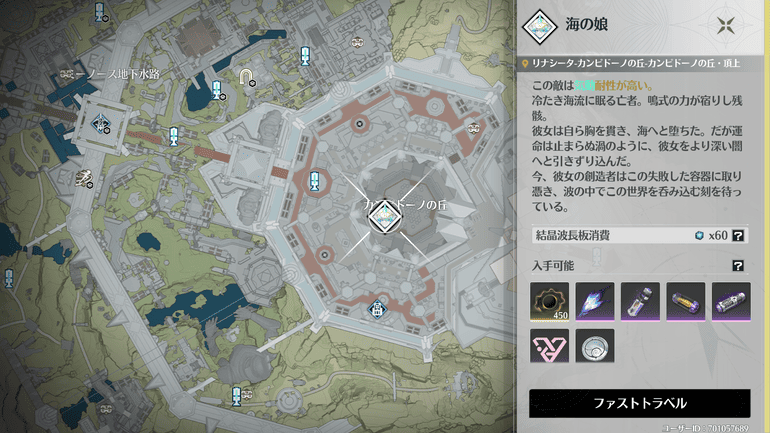Open help for 入手可能 rewards

coord(738,266)
